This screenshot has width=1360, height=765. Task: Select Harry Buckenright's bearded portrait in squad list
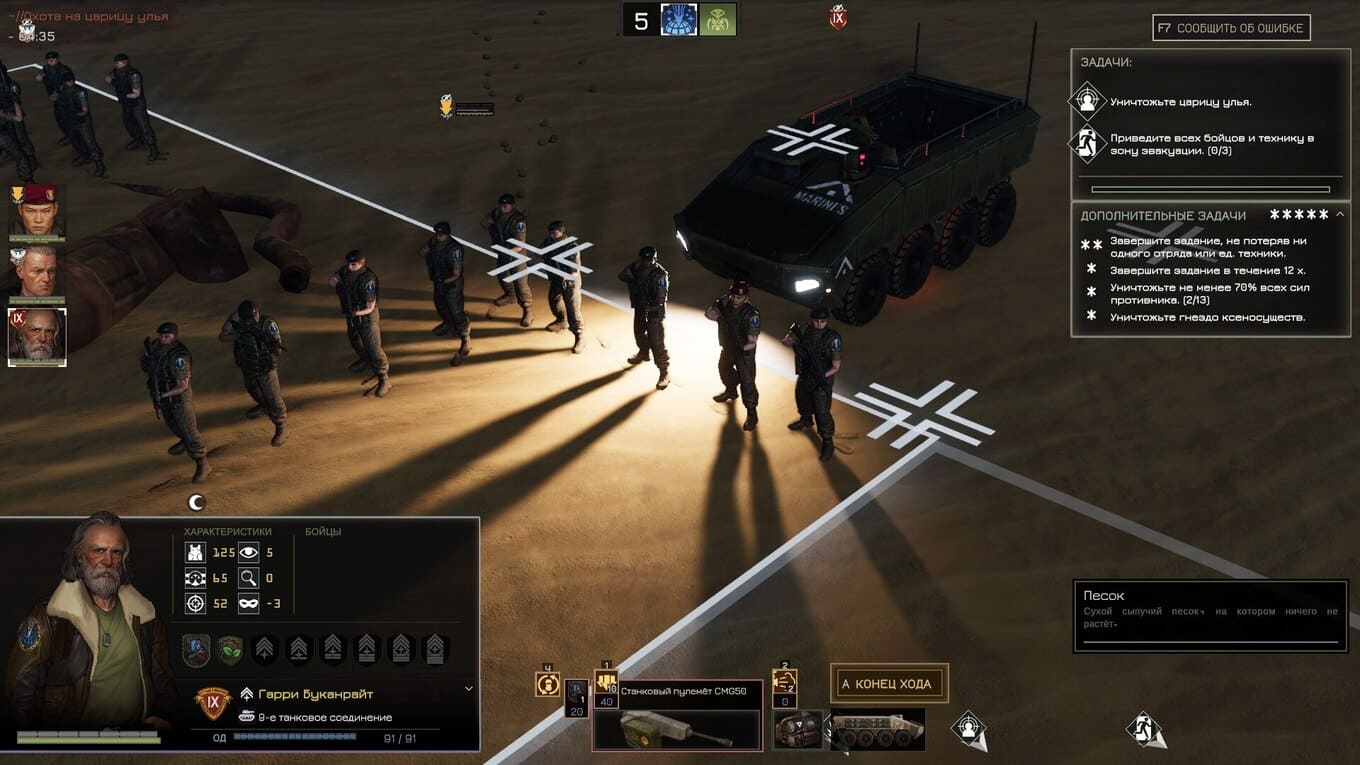(x=37, y=336)
